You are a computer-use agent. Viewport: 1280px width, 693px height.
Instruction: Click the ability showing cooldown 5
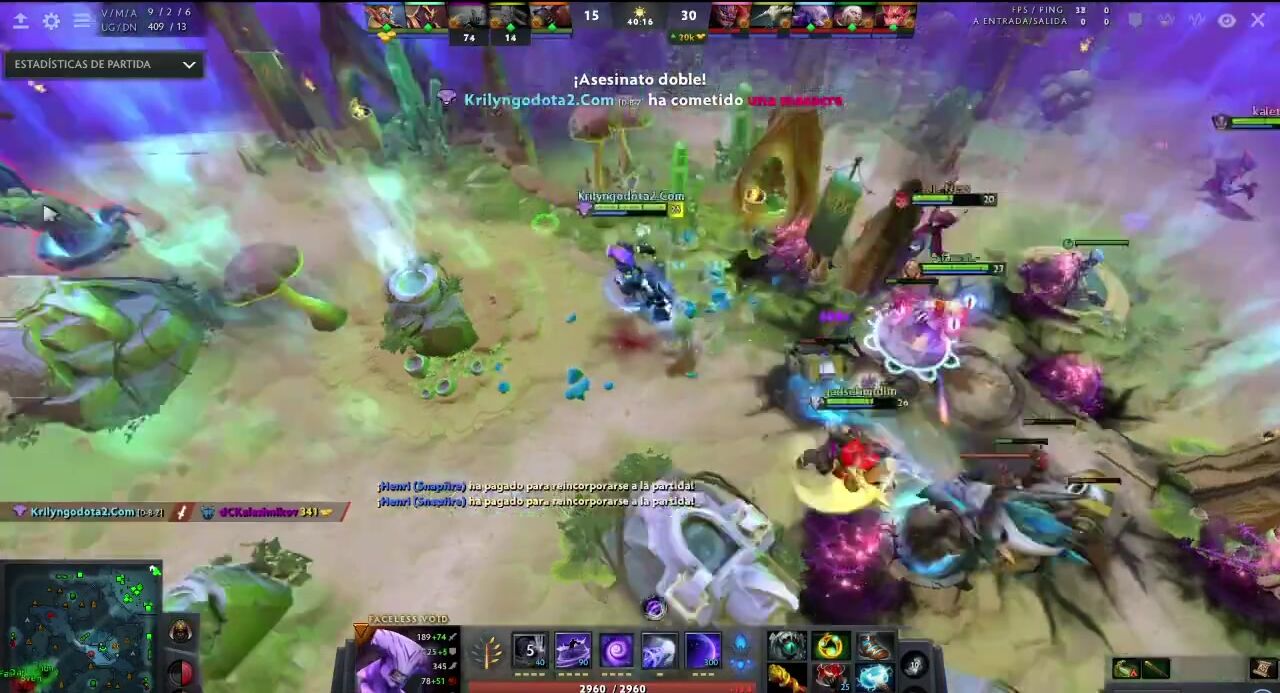click(x=530, y=651)
